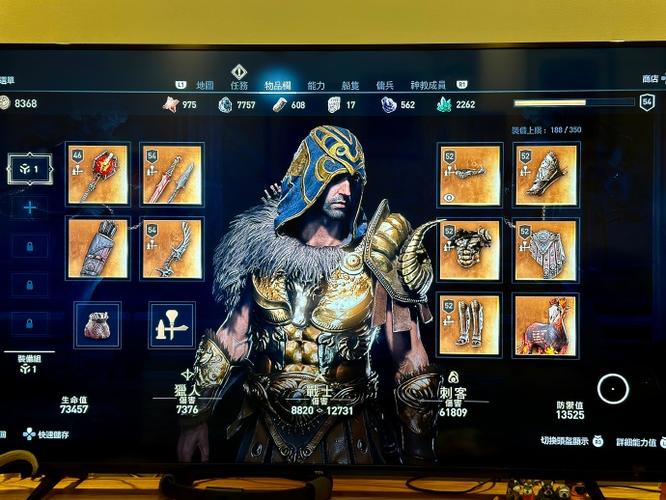Open the 傭兵 (Mercenaries) tab
Image resolution: width=666 pixels, height=500 pixels.
click(384, 86)
